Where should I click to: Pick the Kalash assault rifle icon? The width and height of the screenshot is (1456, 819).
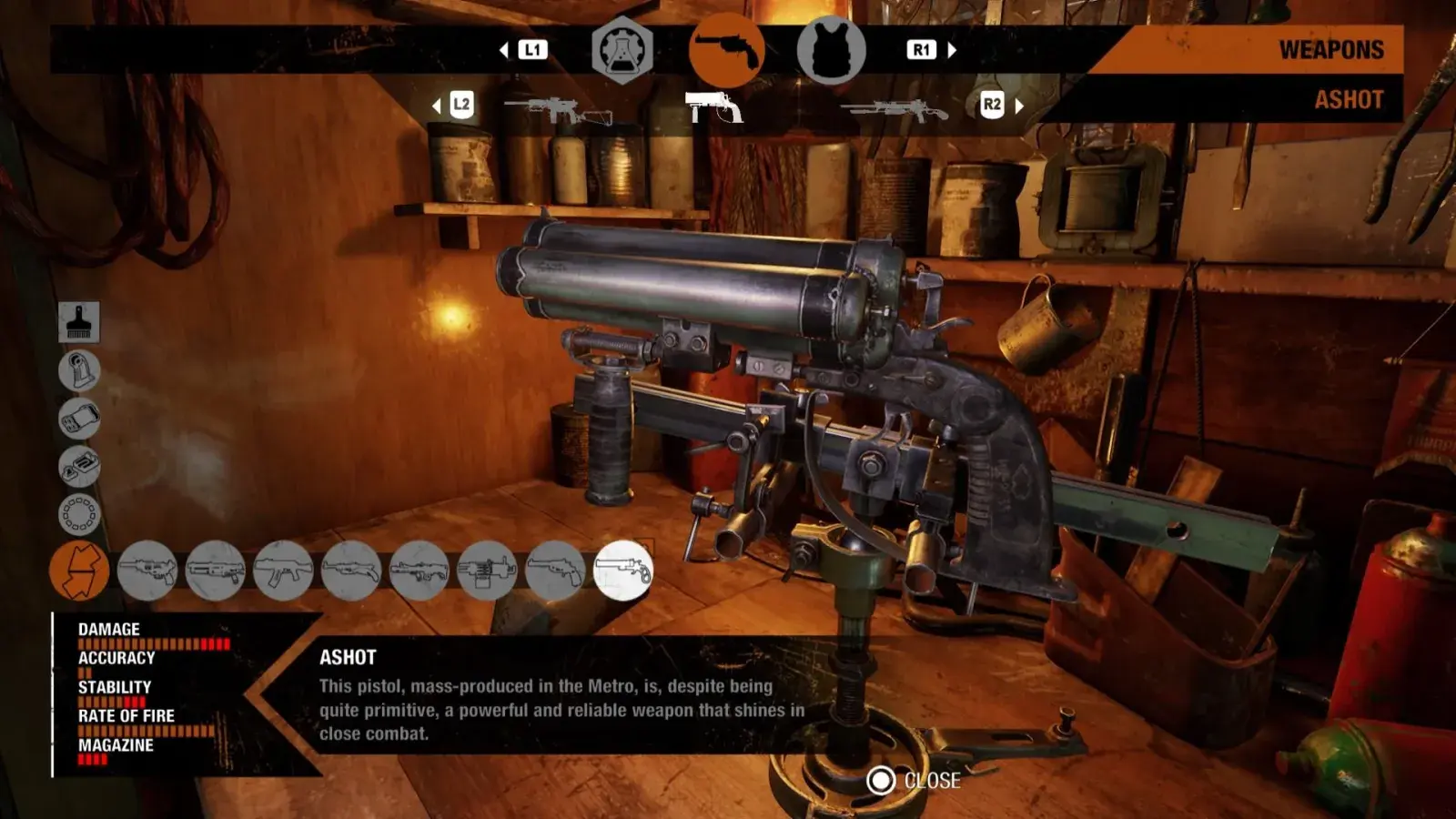coord(283,571)
